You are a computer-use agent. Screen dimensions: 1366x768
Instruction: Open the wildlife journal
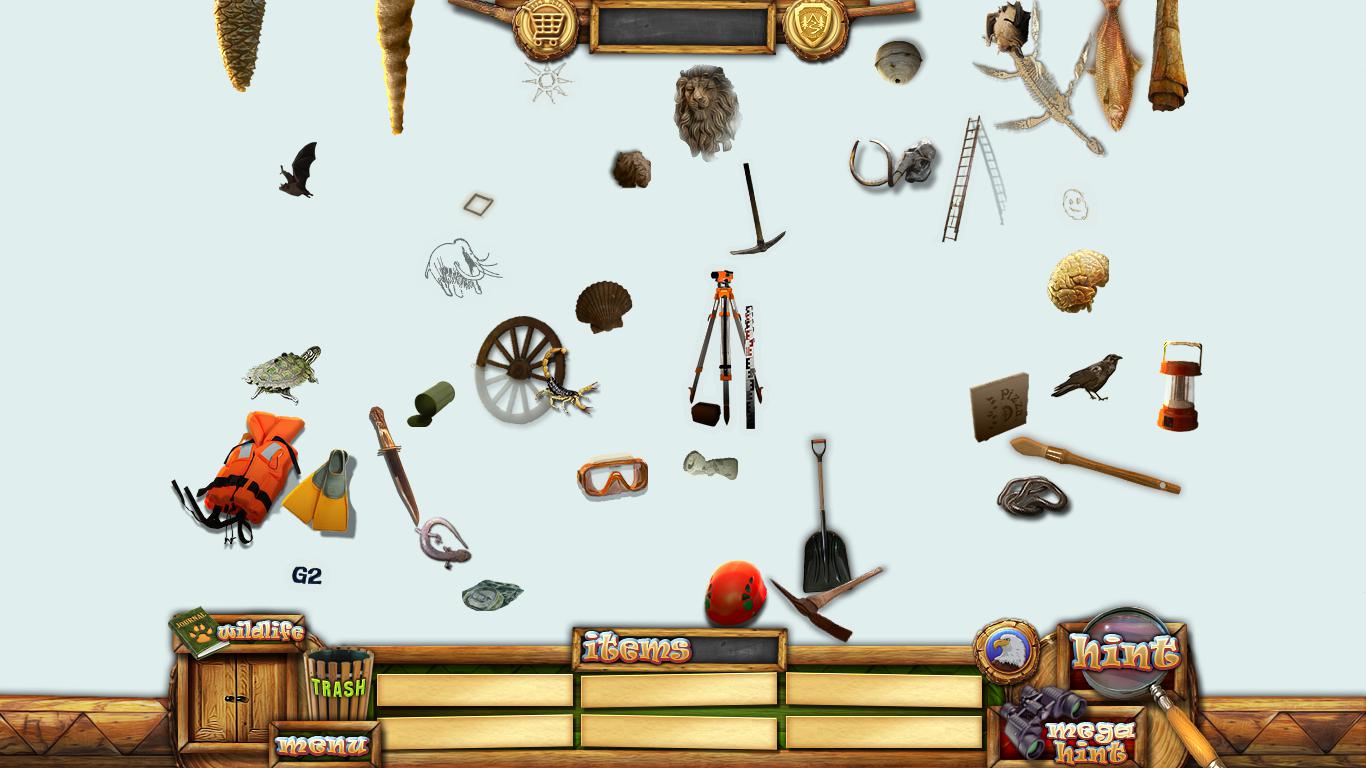tap(238, 632)
